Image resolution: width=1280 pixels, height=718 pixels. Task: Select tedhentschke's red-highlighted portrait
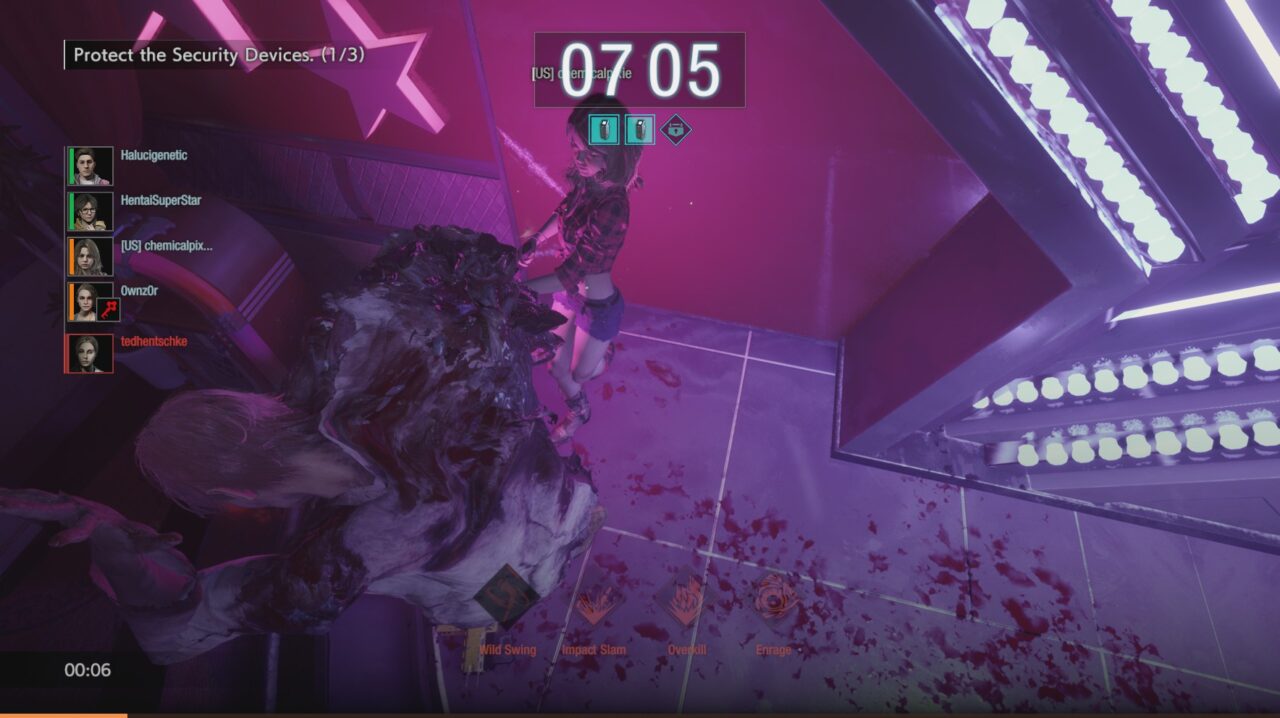(x=90, y=353)
